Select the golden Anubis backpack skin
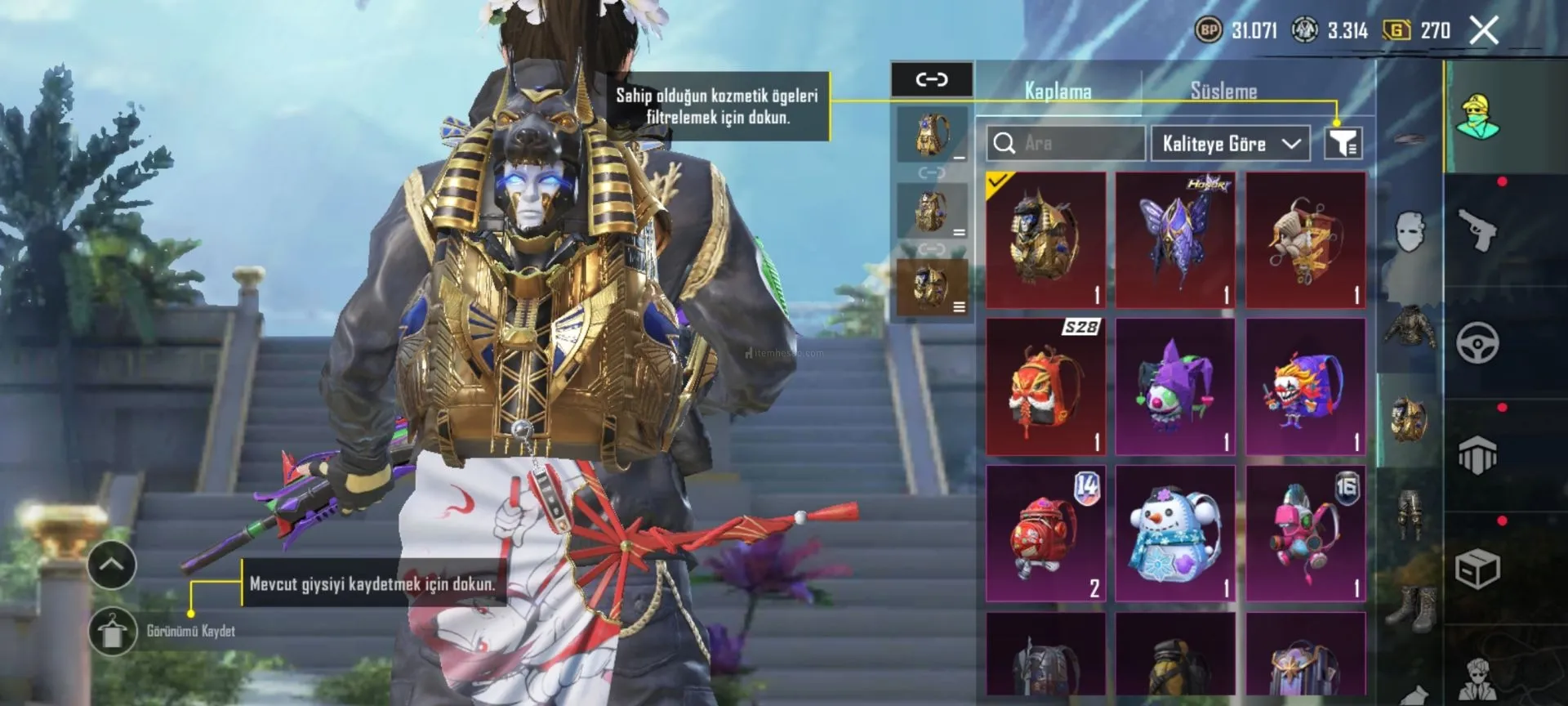The image size is (1568, 706). (x=1045, y=239)
